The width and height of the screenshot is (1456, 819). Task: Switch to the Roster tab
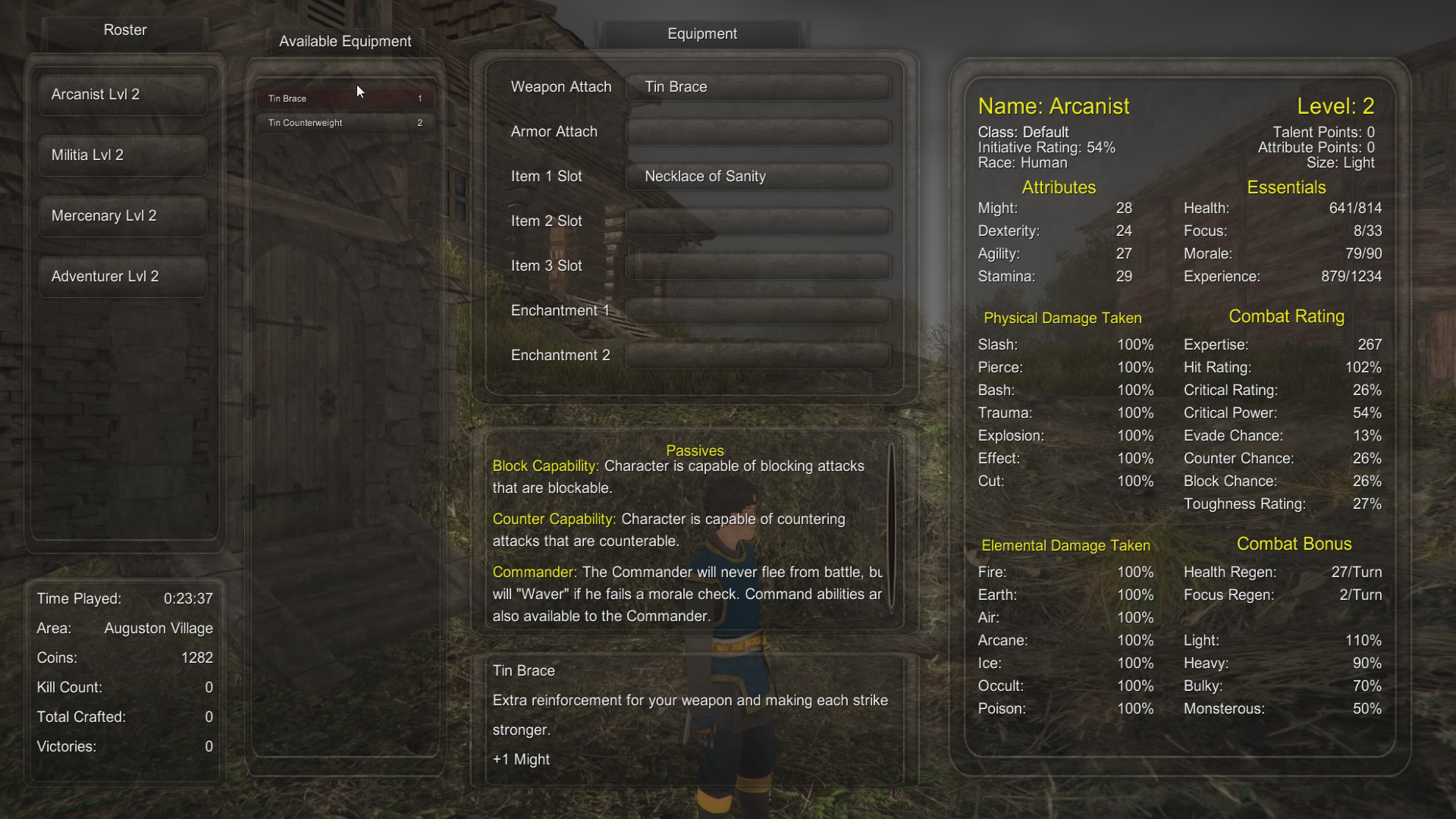point(124,30)
